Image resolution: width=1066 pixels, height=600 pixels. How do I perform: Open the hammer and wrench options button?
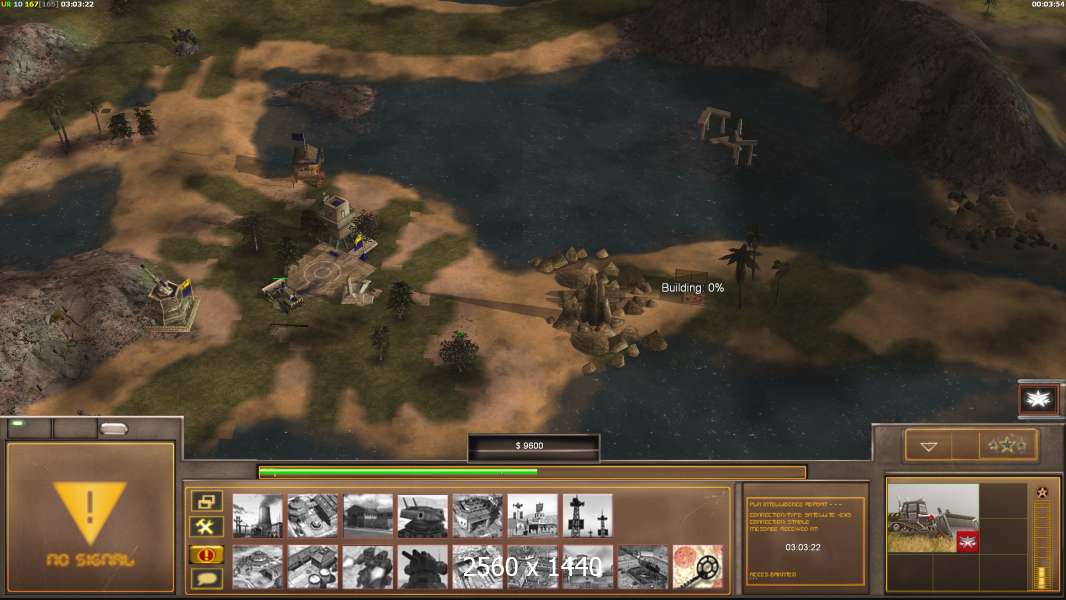206,526
